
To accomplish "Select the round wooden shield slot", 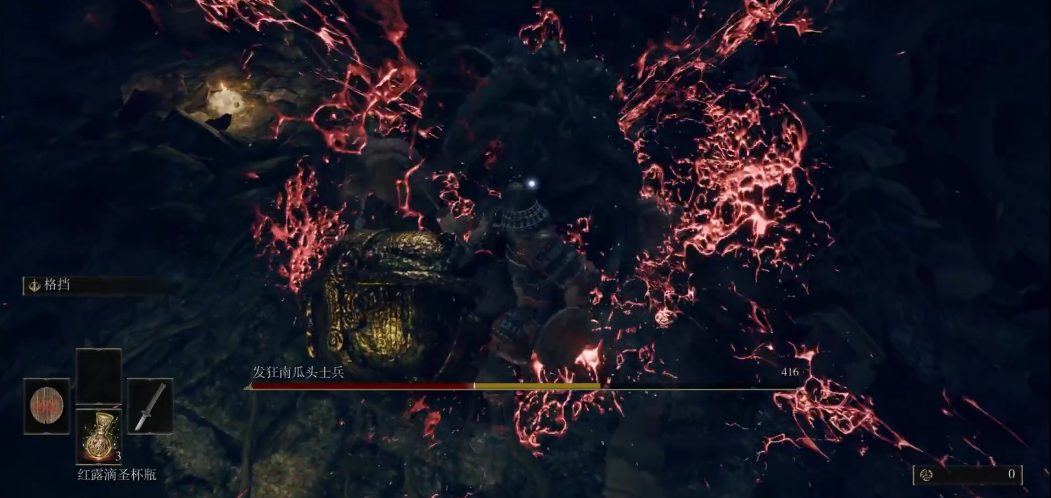I will point(46,406).
